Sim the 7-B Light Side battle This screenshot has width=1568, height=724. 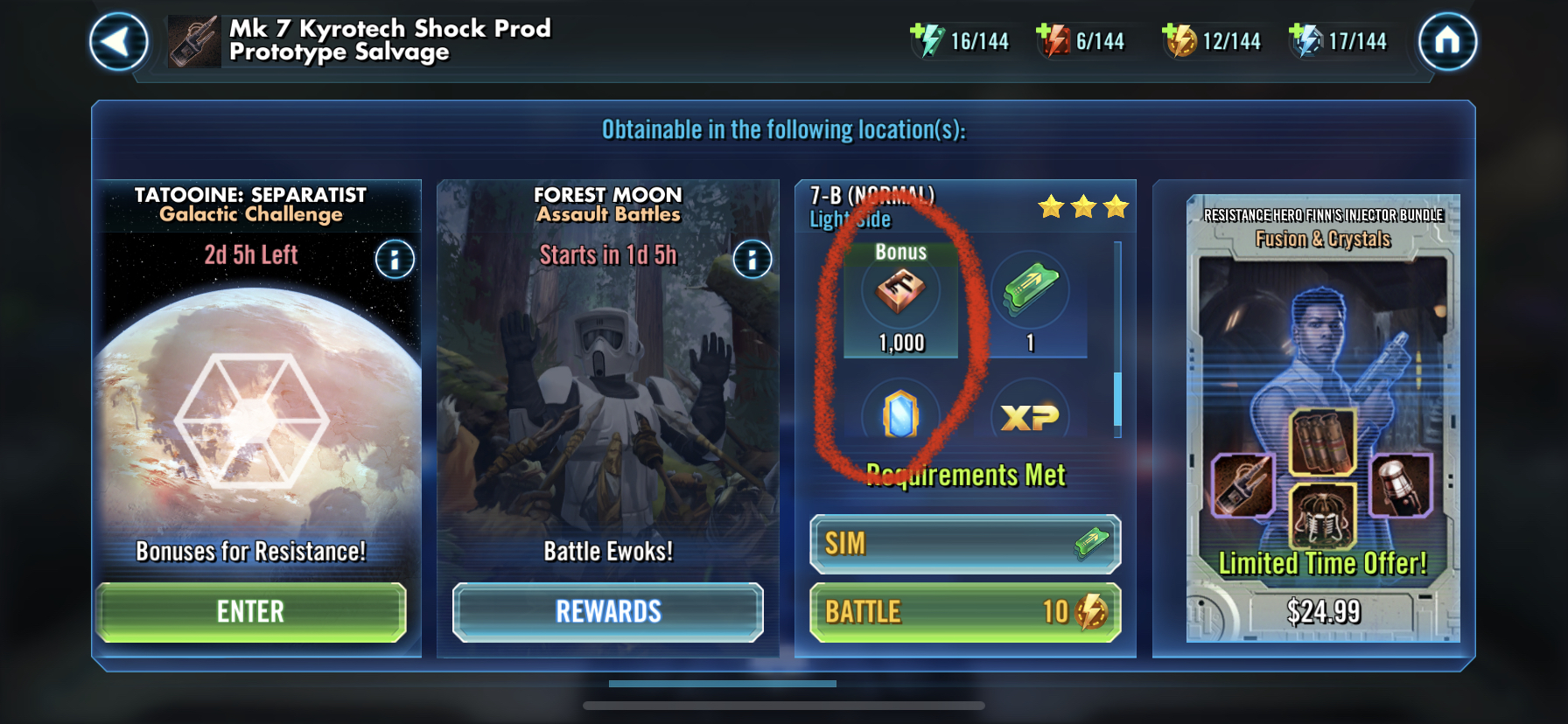(x=965, y=544)
